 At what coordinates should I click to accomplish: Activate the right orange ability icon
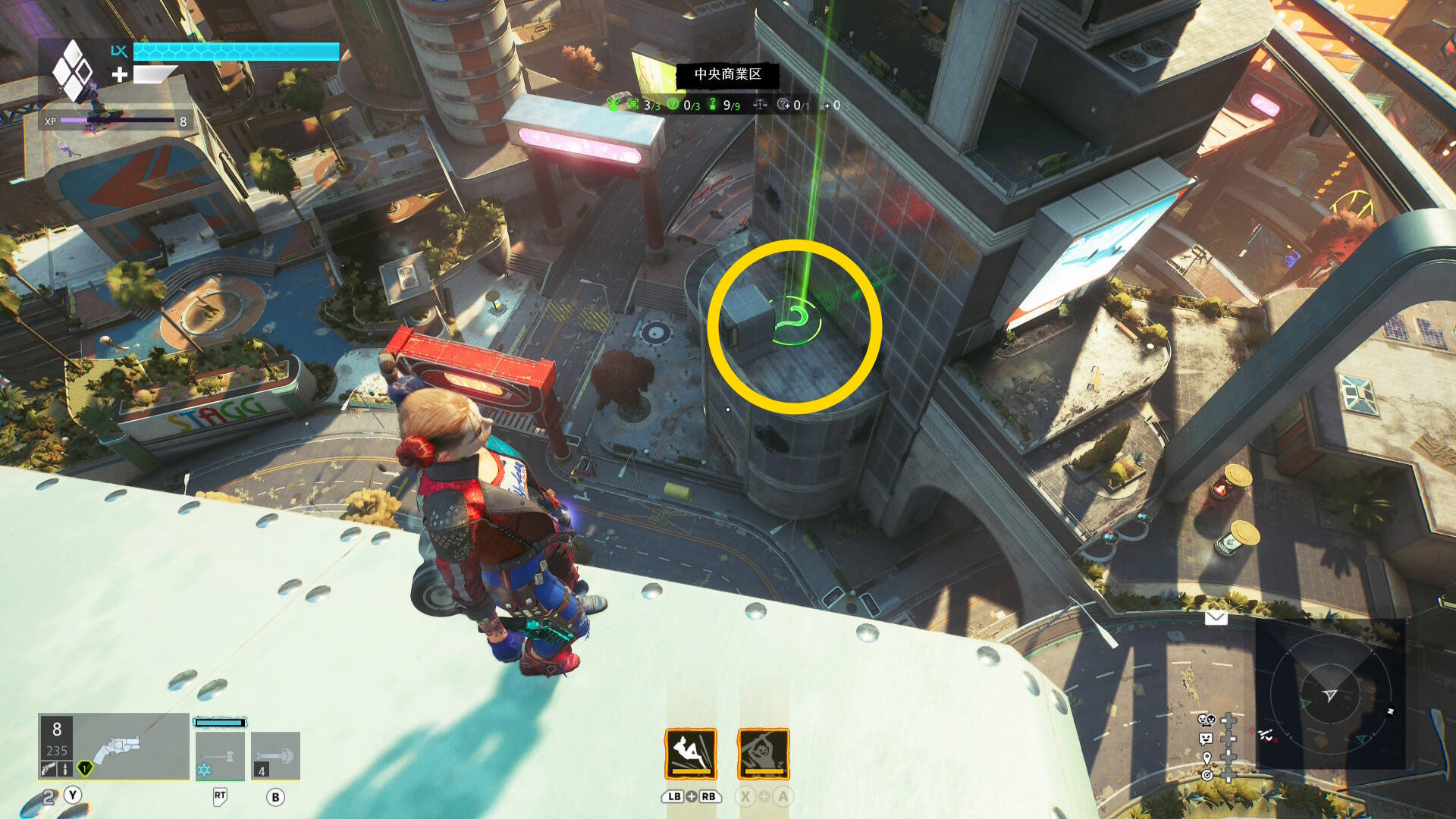[763, 754]
